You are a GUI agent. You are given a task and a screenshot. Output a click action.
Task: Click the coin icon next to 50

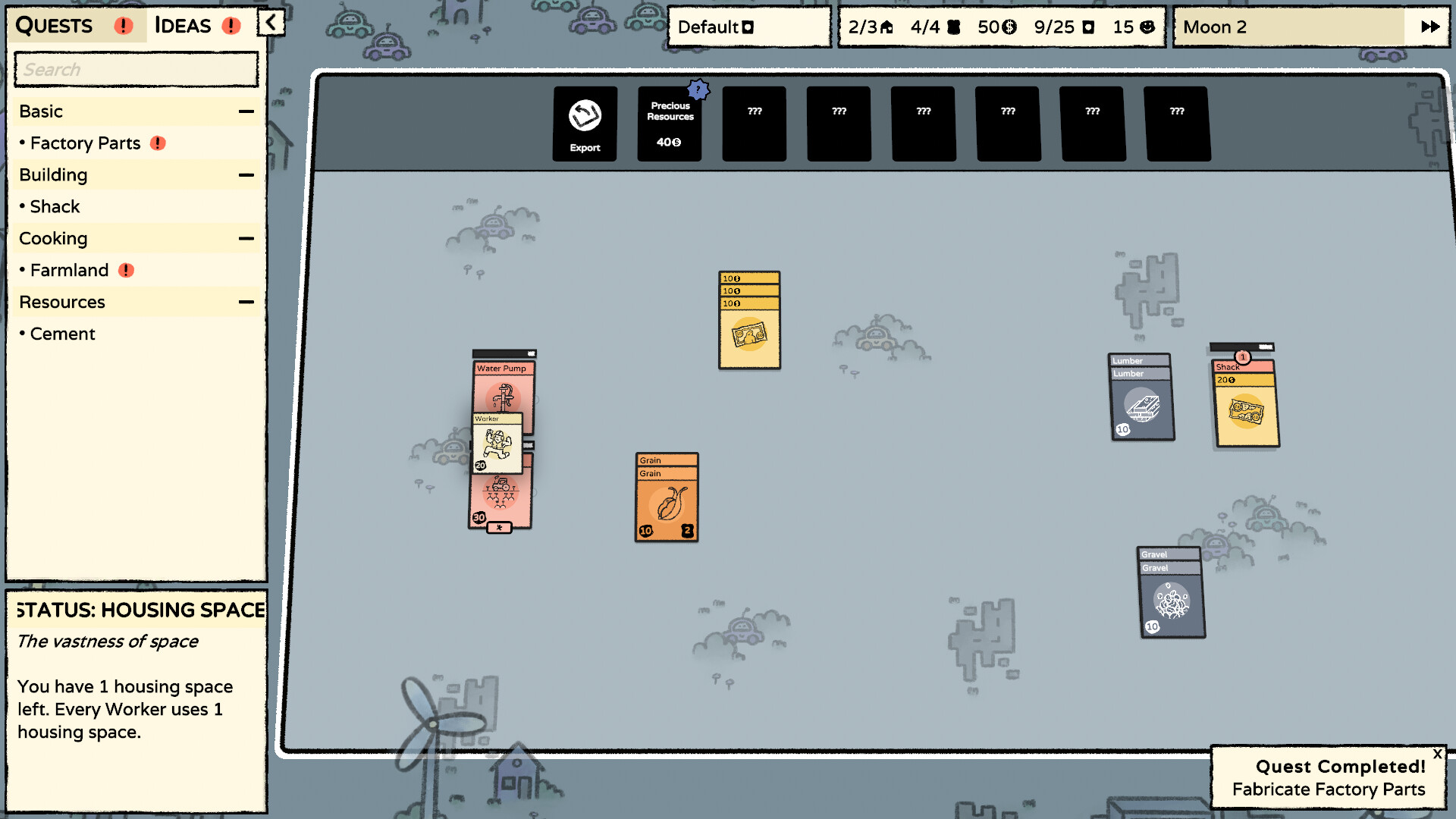point(1009,27)
